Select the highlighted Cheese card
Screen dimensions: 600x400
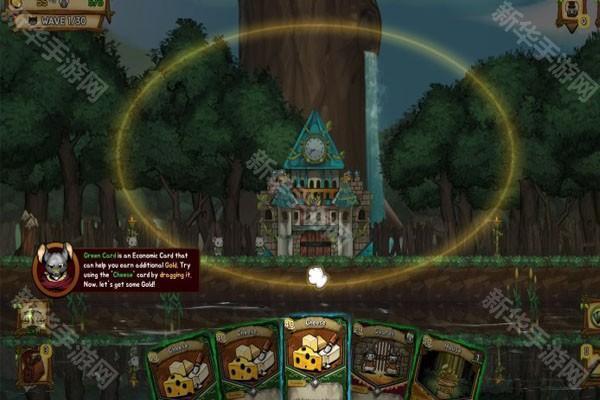[314, 357]
